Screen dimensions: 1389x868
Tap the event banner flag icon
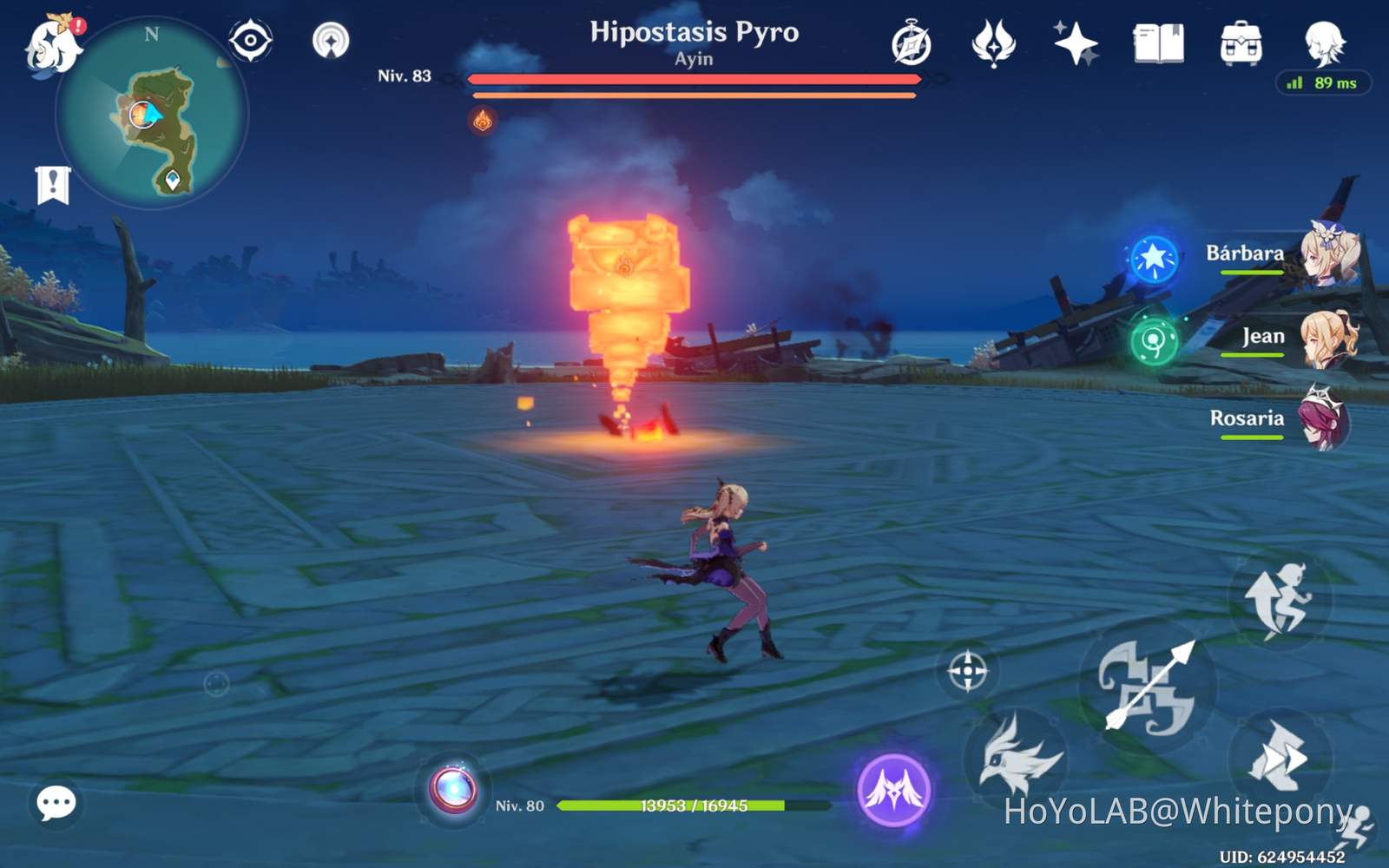[54, 182]
